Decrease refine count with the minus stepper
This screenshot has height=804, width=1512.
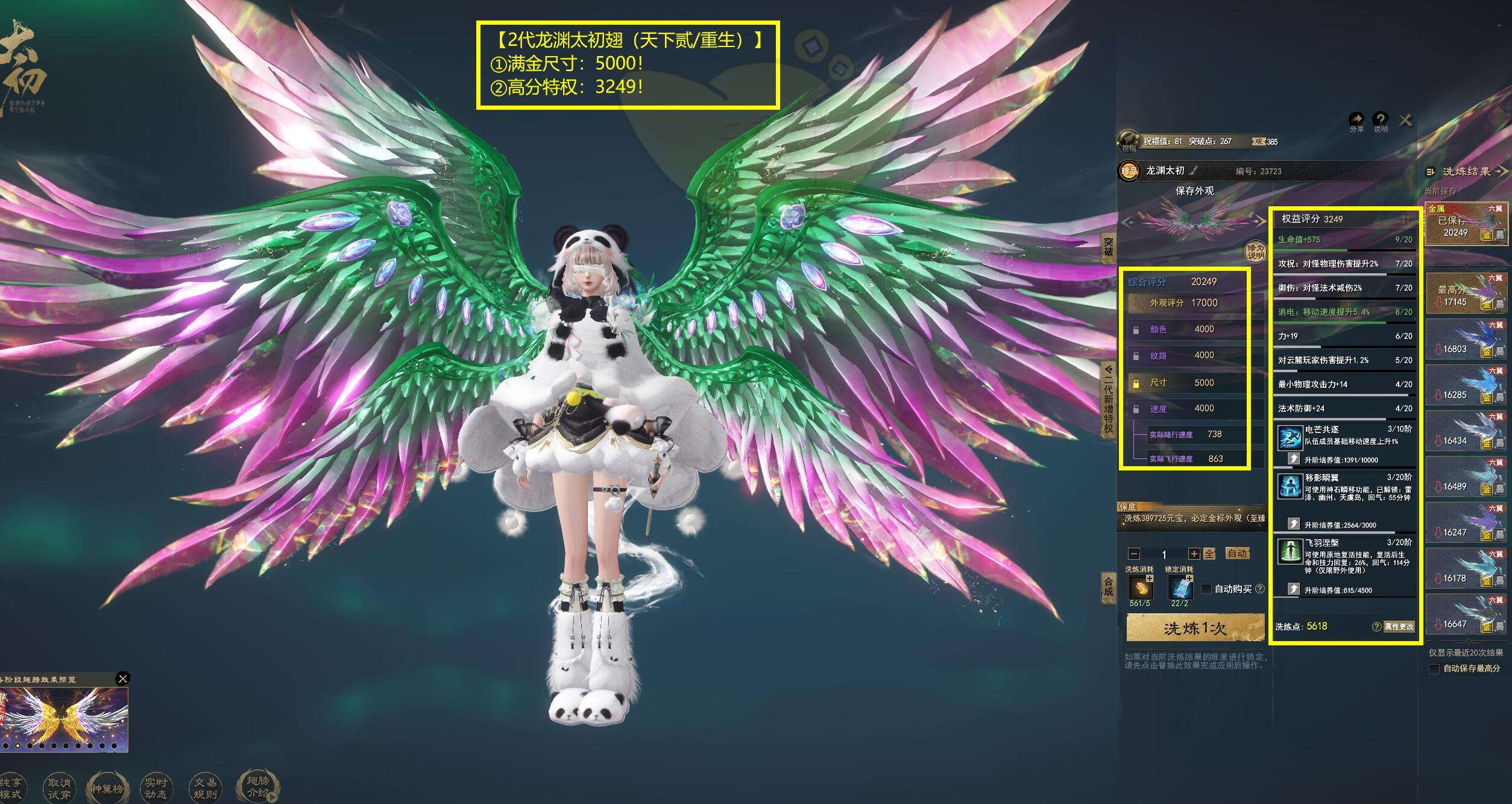[x=1134, y=554]
